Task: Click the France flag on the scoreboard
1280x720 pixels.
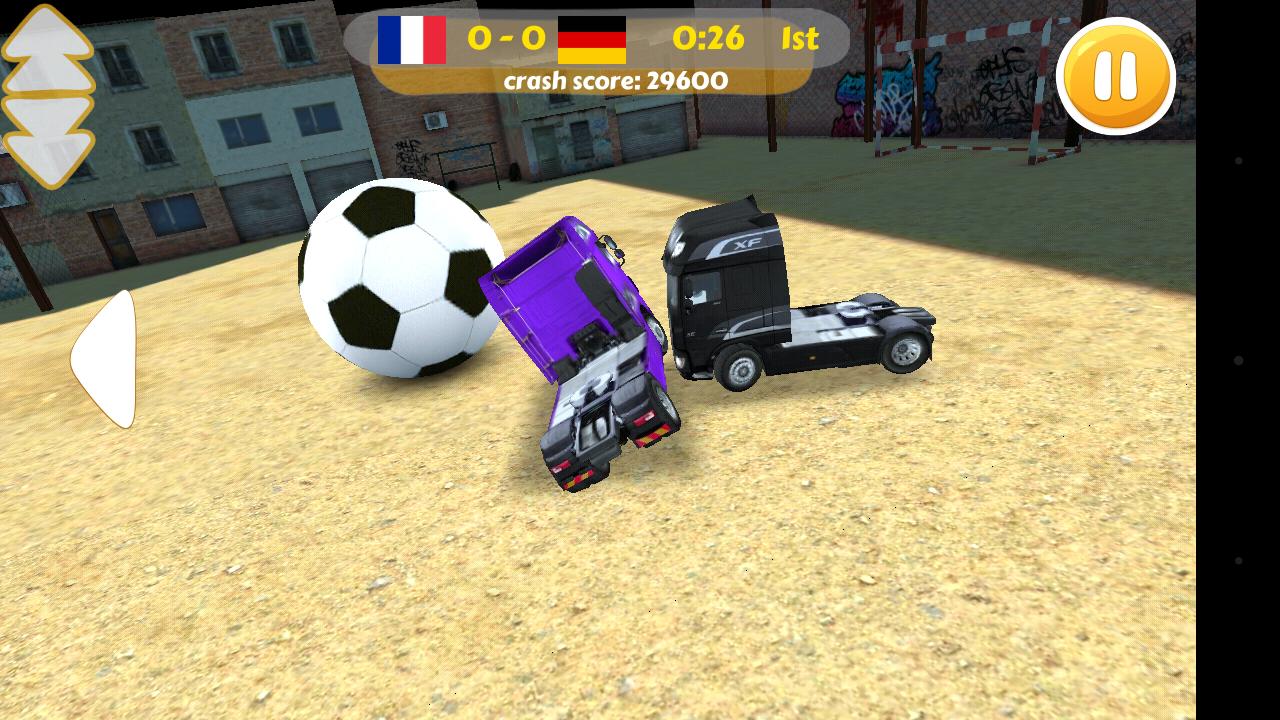Action: 412,40
